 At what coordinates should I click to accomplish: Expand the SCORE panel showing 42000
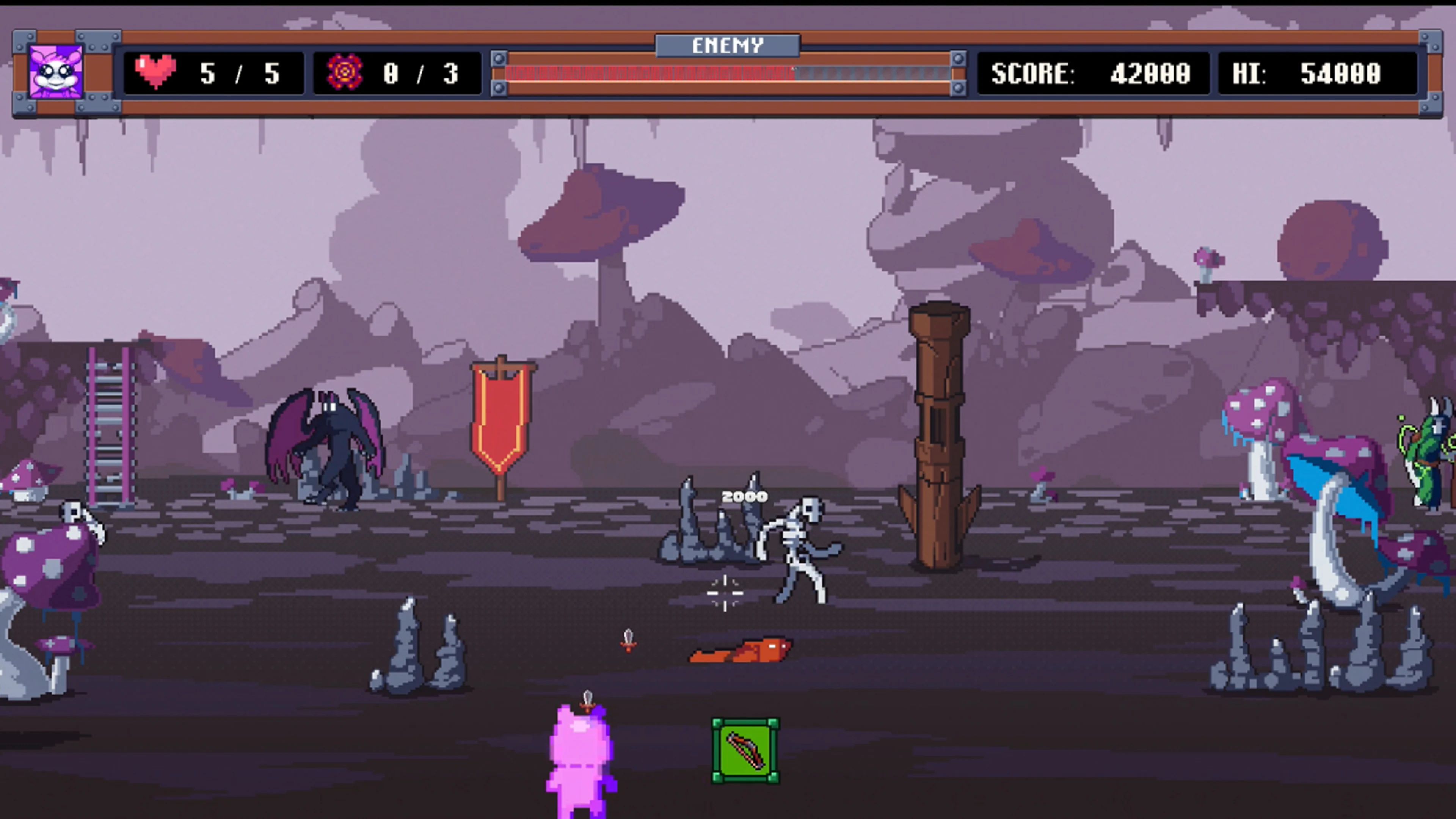coord(1094,74)
